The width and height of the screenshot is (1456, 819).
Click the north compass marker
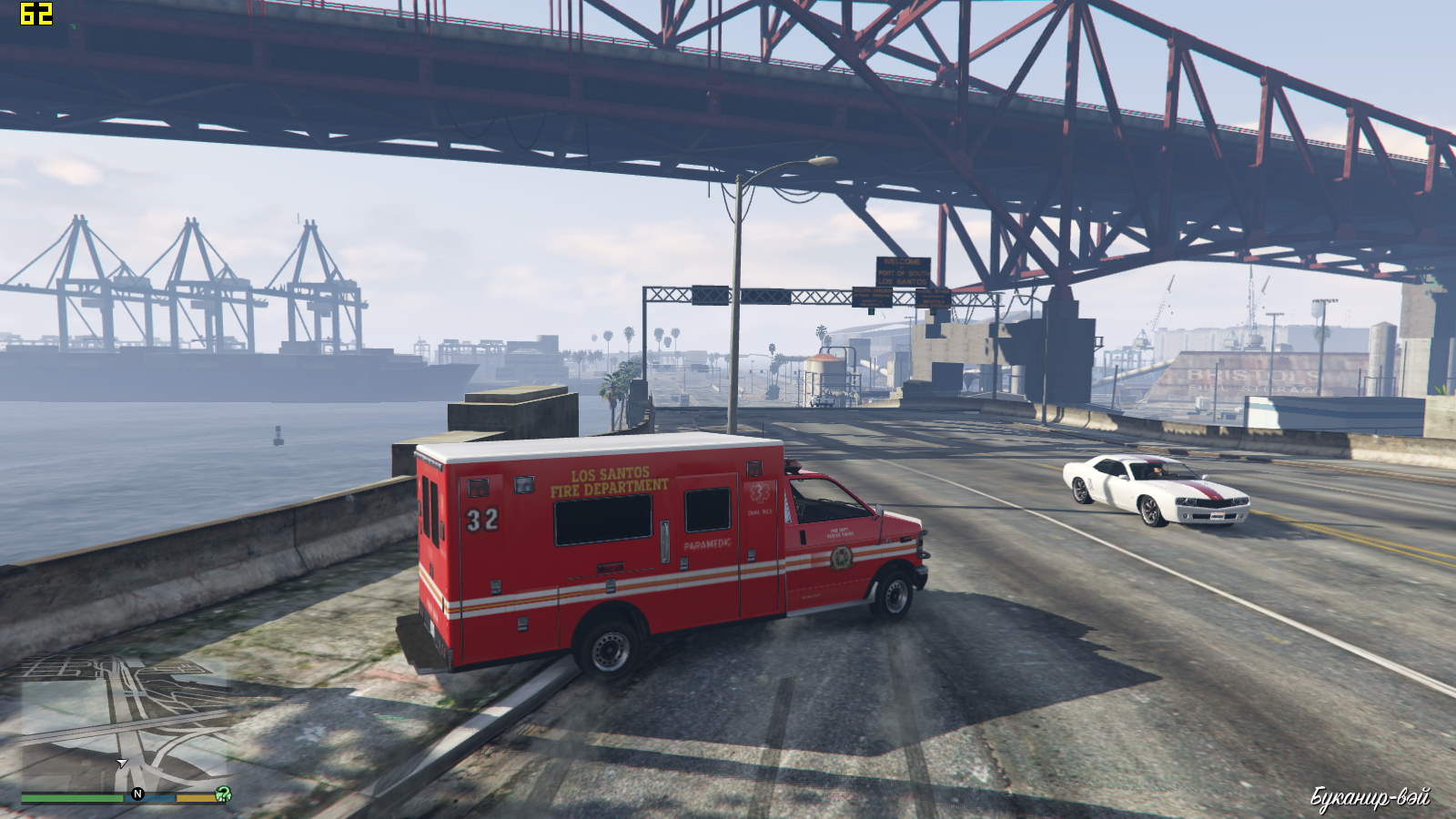(137, 794)
